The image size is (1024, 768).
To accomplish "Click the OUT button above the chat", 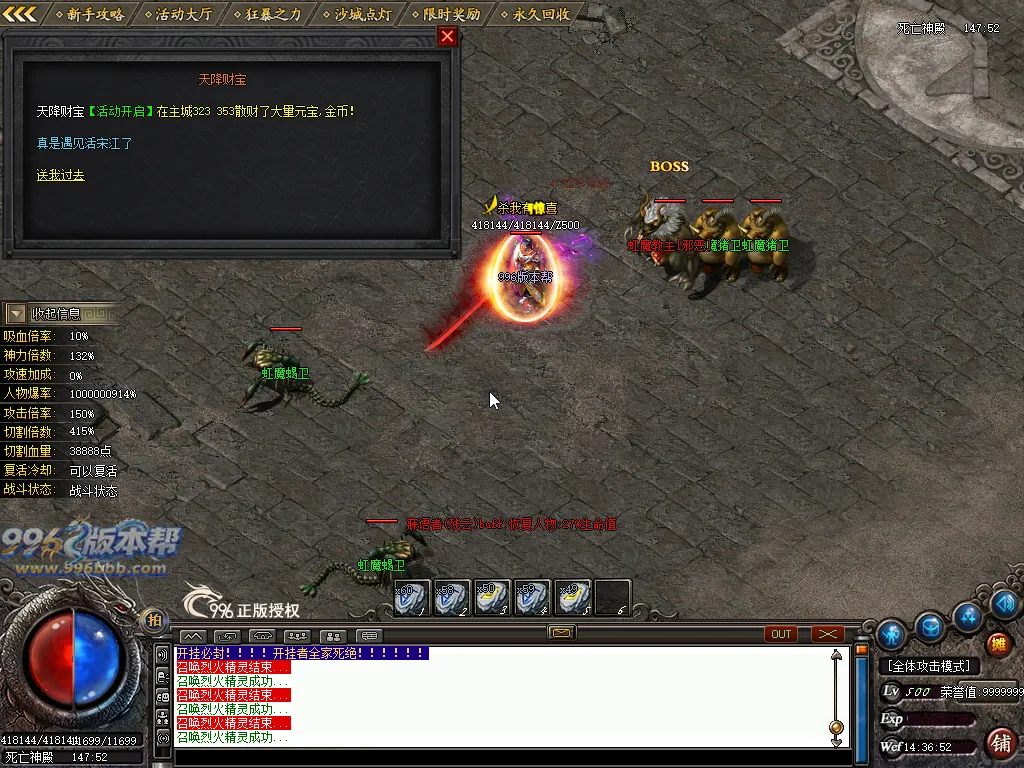I will (781, 634).
